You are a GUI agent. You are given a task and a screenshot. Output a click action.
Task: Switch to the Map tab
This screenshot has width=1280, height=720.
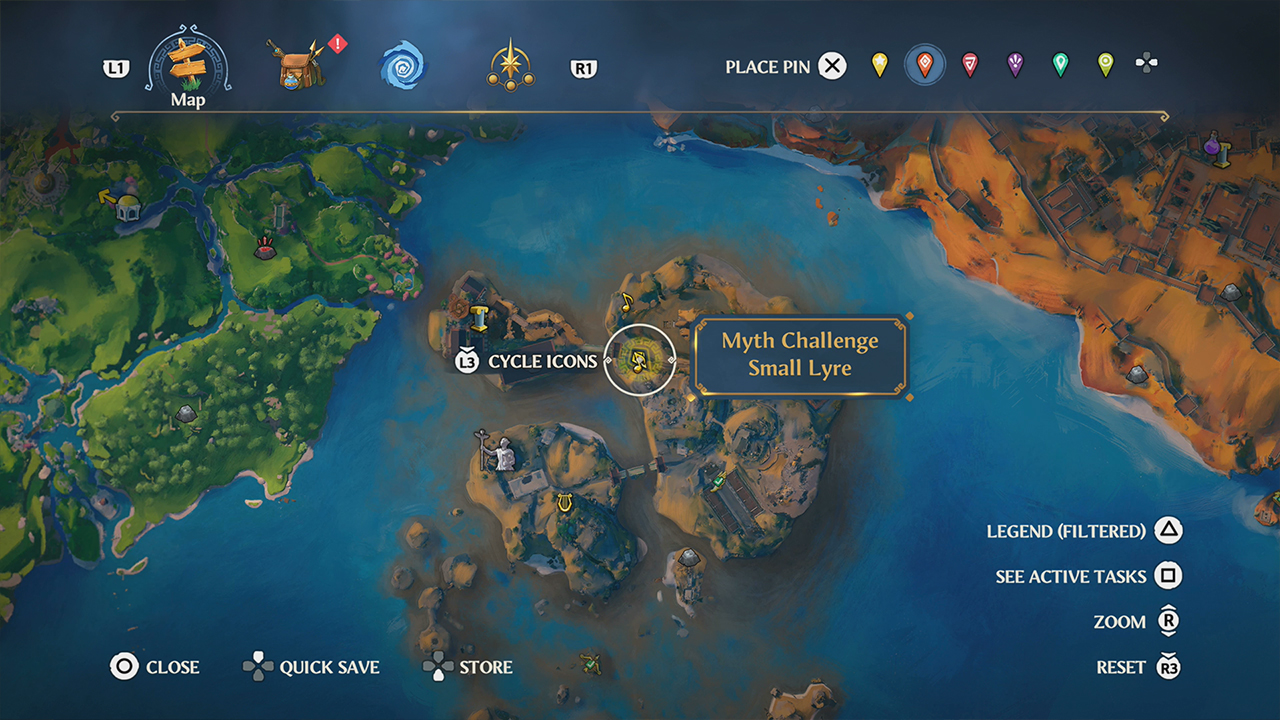point(186,65)
